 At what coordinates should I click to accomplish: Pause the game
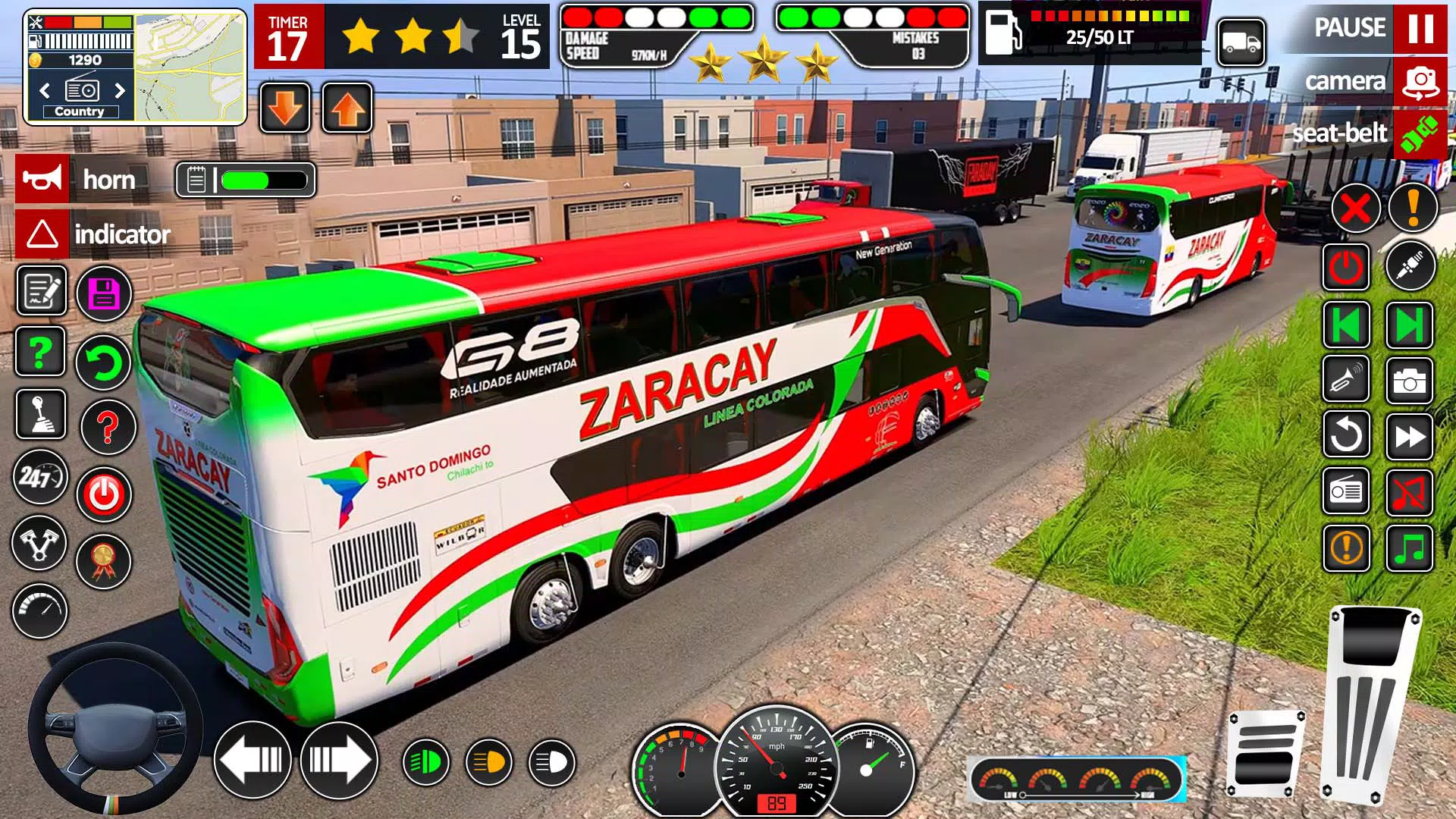[x=1420, y=29]
